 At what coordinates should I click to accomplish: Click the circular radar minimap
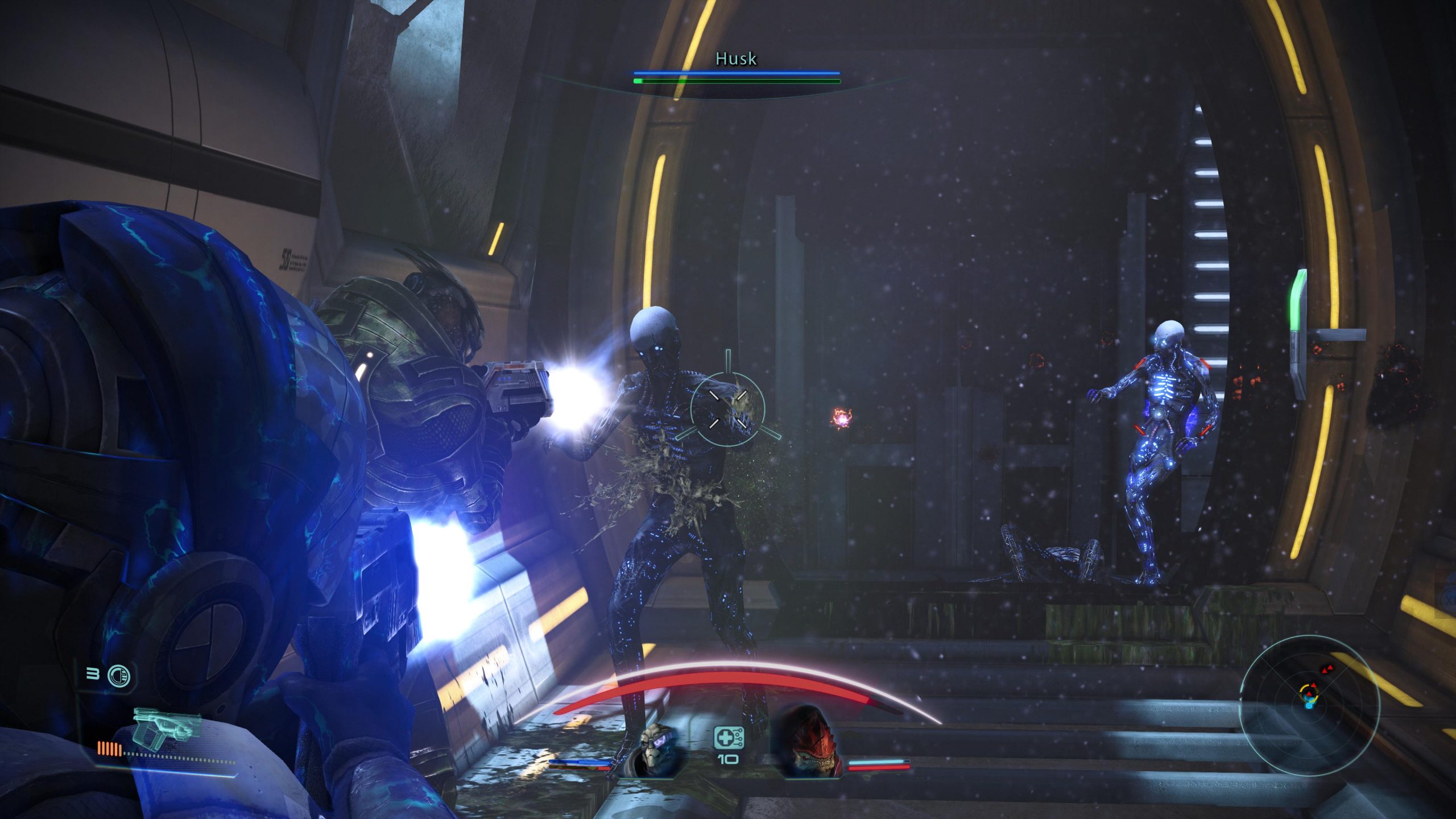click(x=1309, y=705)
